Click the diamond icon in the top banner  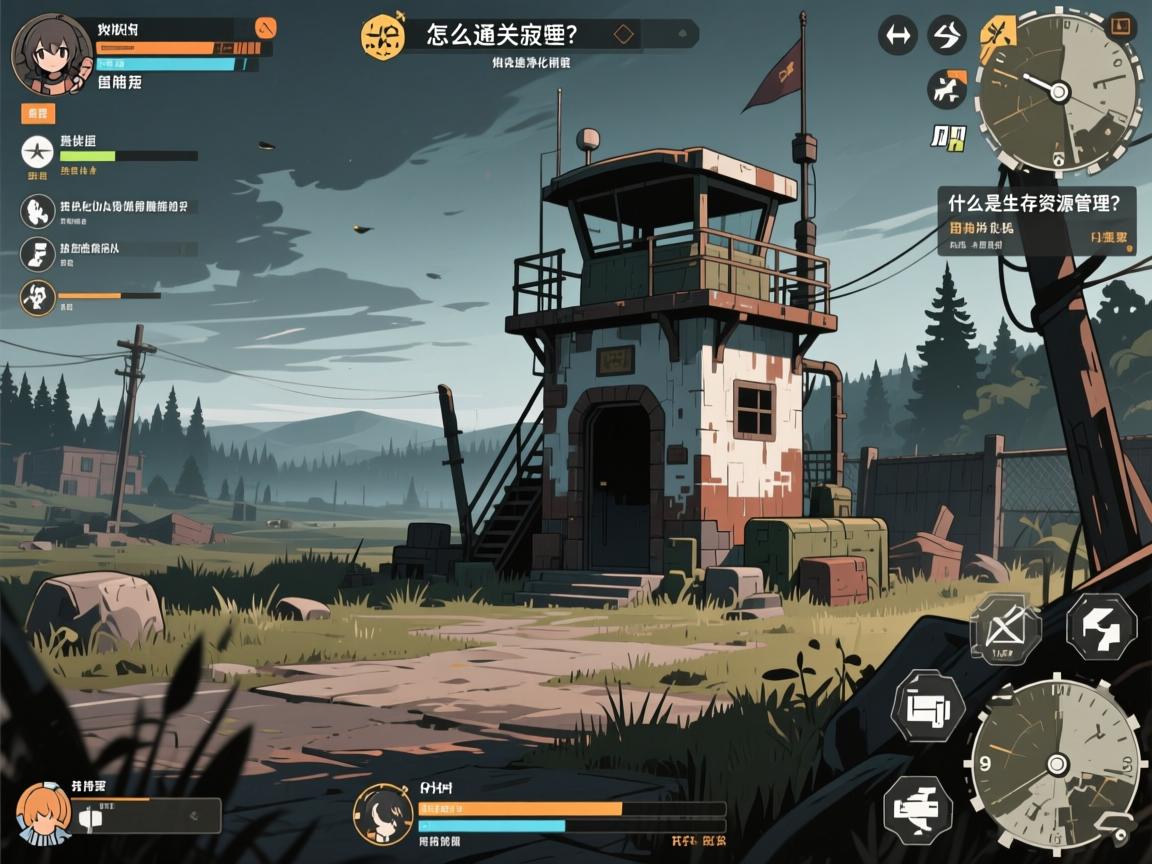click(624, 34)
